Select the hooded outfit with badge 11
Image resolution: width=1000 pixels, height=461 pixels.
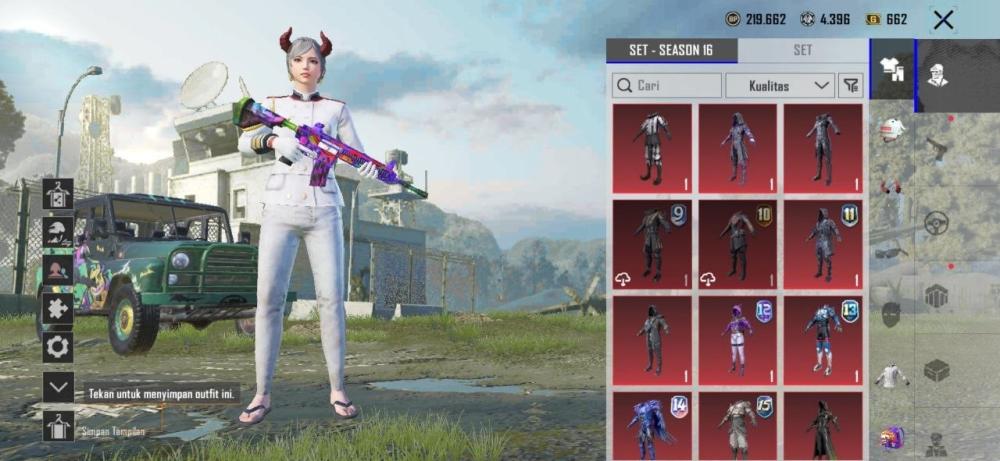823,244
